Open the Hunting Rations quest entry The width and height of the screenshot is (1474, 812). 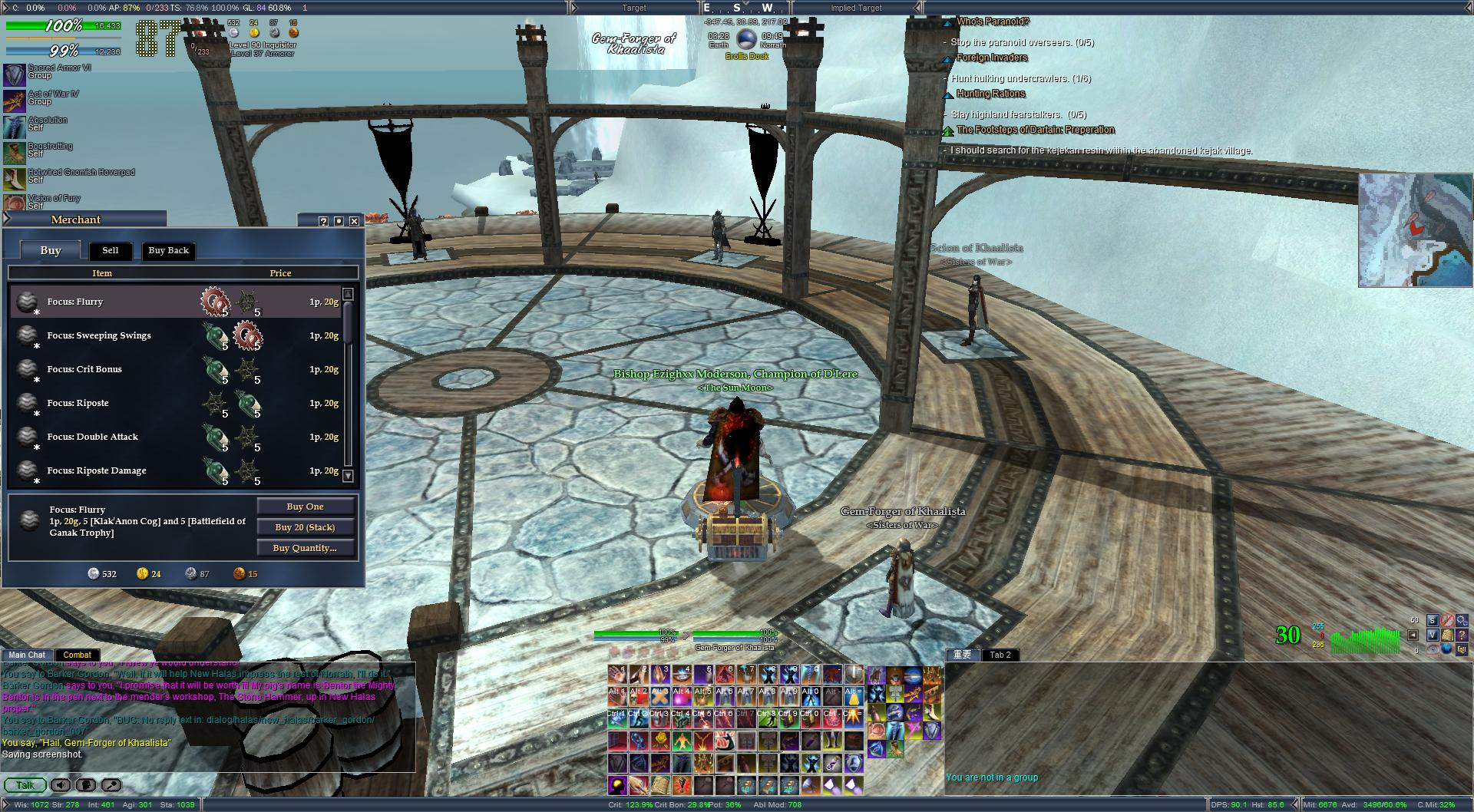click(x=990, y=94)
